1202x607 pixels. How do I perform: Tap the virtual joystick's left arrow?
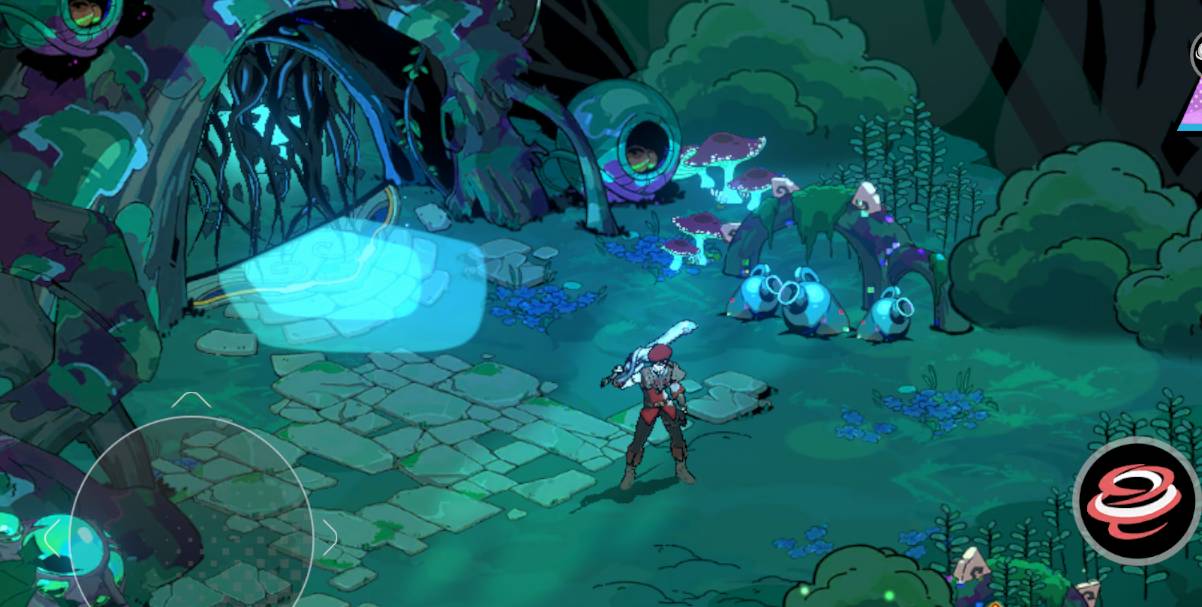[x=52, y=538]
